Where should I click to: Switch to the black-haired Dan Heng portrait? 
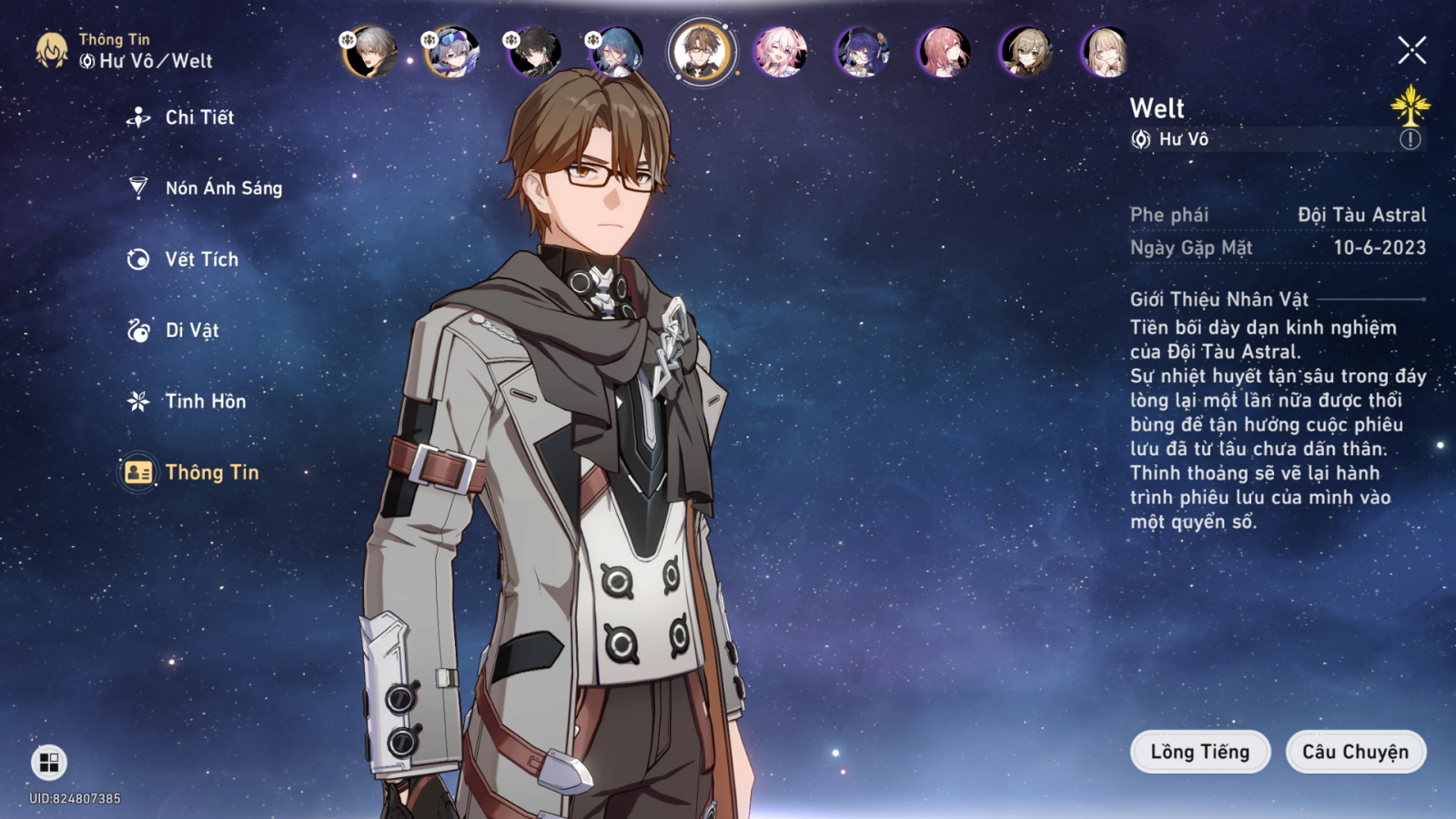tap(534, 52)
